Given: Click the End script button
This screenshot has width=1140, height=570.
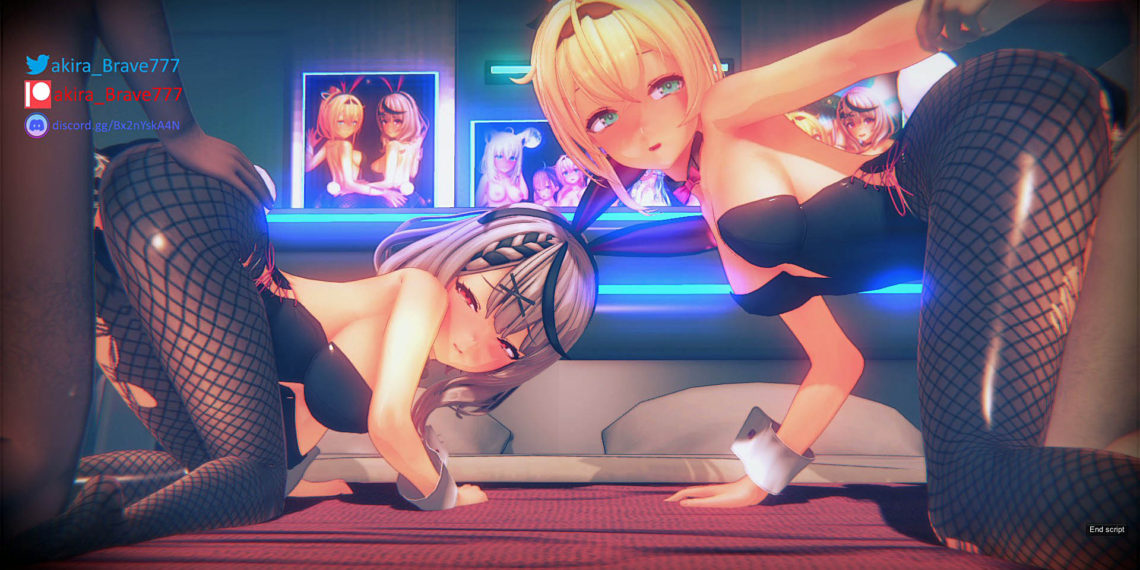Looking at the screenshot, I should [1106, 529].
